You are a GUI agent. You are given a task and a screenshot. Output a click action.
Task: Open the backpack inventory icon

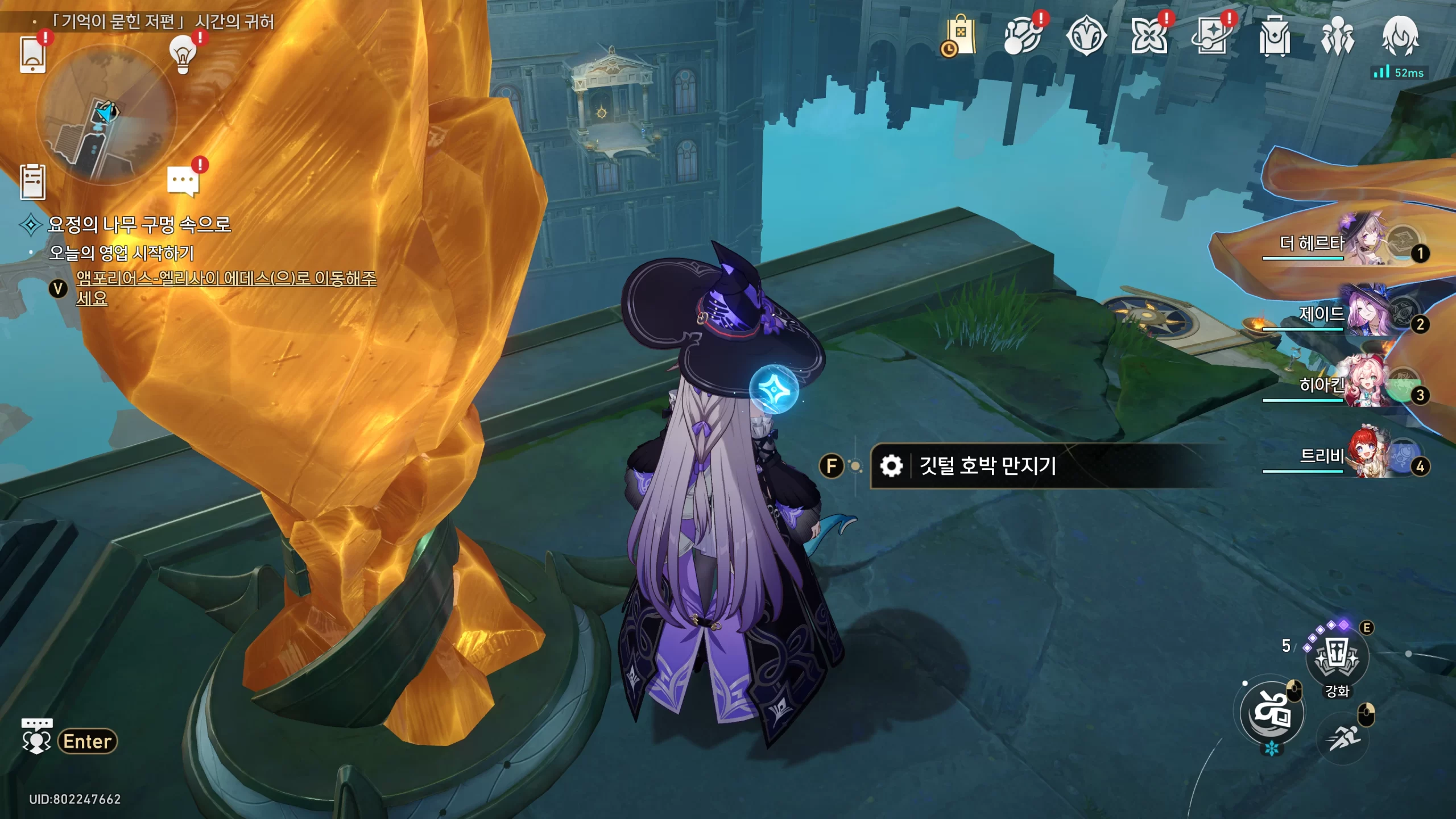point(1275,36)
